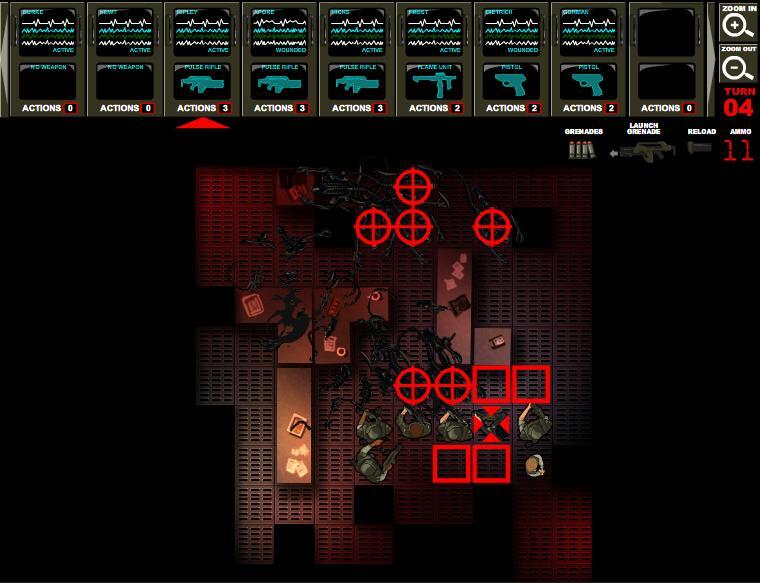Select Hicks's vitals monitor
760x583 pixels.
point(356,32)
